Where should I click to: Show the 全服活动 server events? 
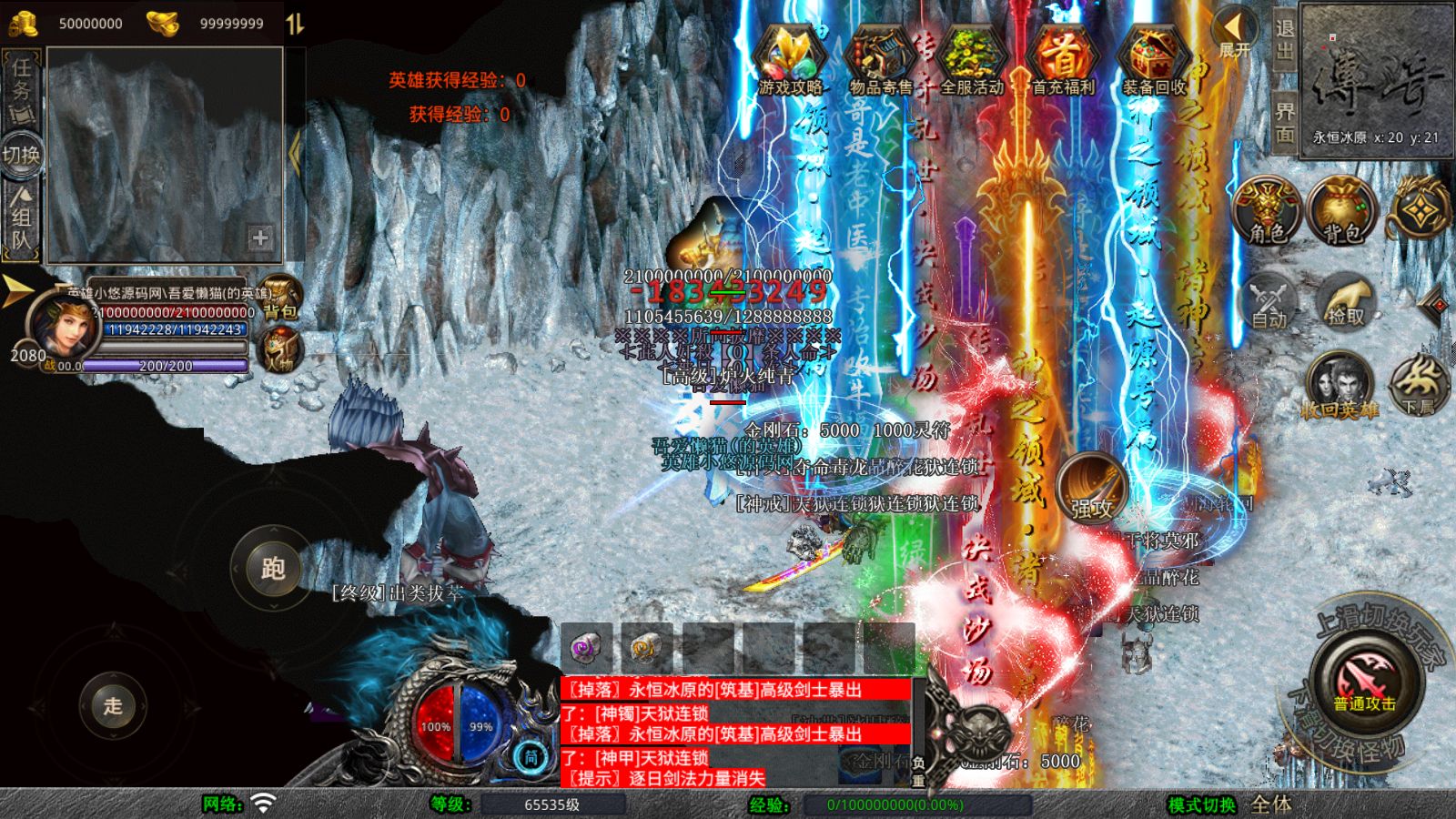pyautogui.click(x=971, y=60)
